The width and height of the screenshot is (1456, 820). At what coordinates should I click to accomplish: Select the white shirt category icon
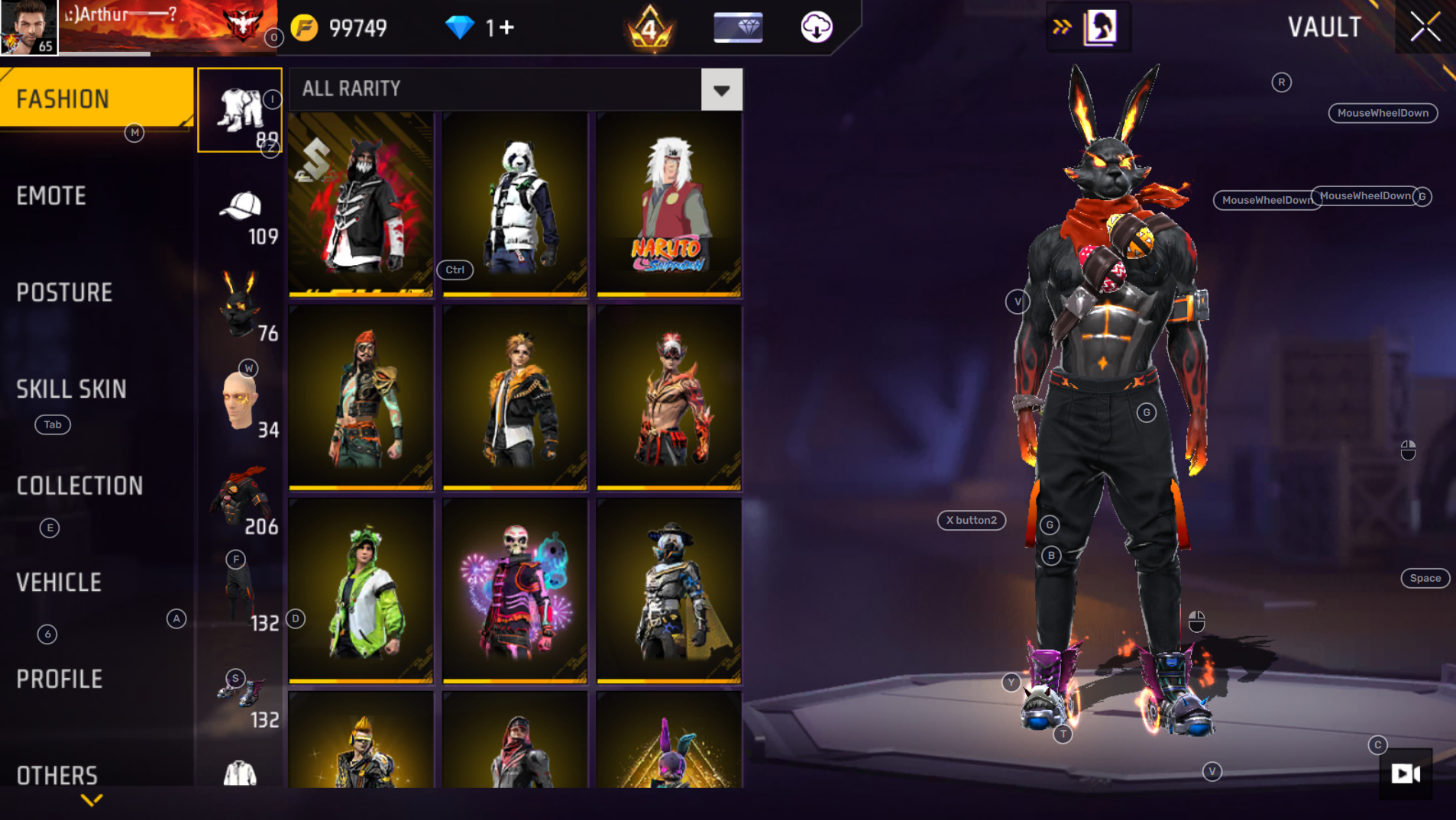[240, 771]
